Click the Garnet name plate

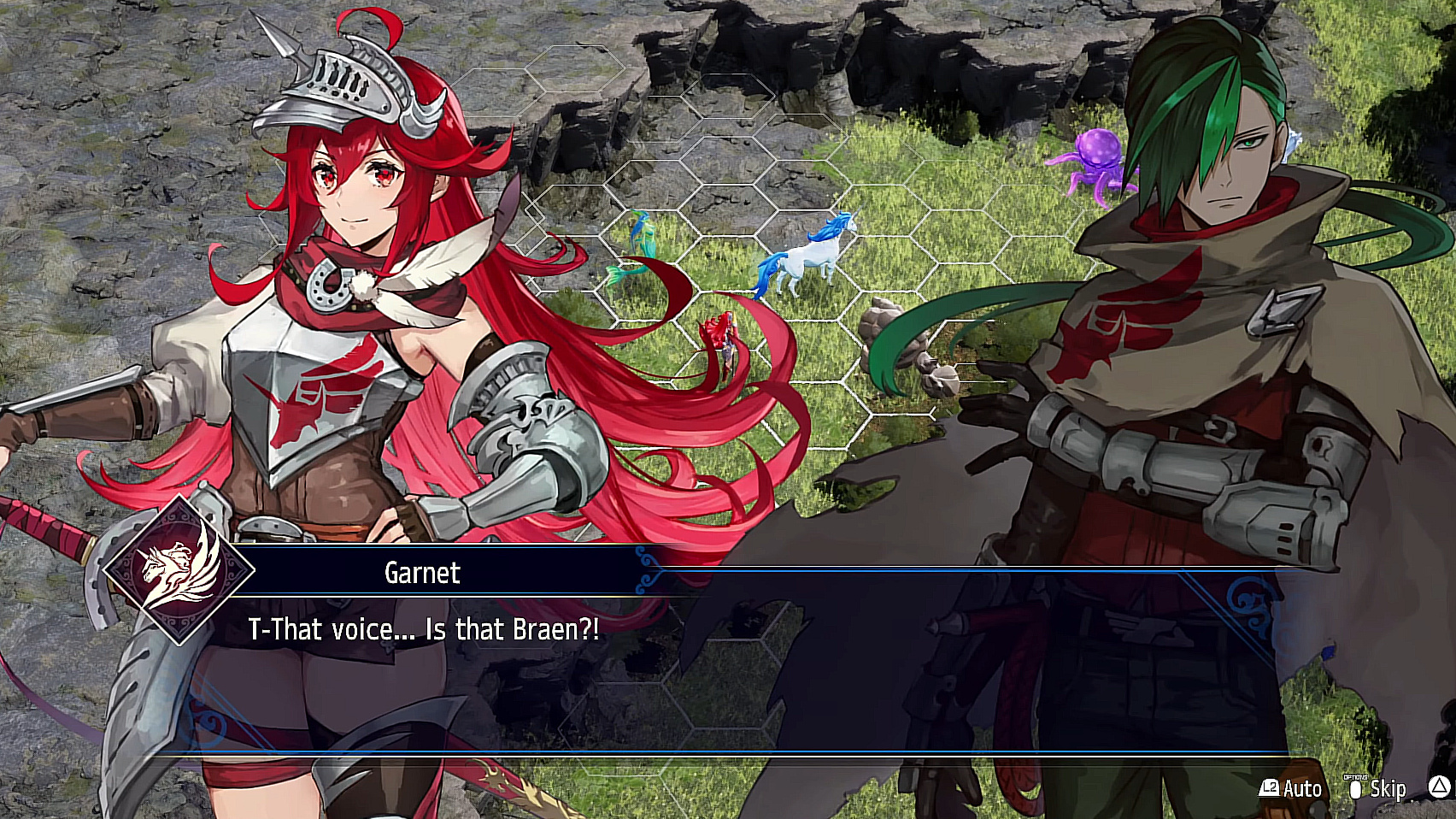422,574
